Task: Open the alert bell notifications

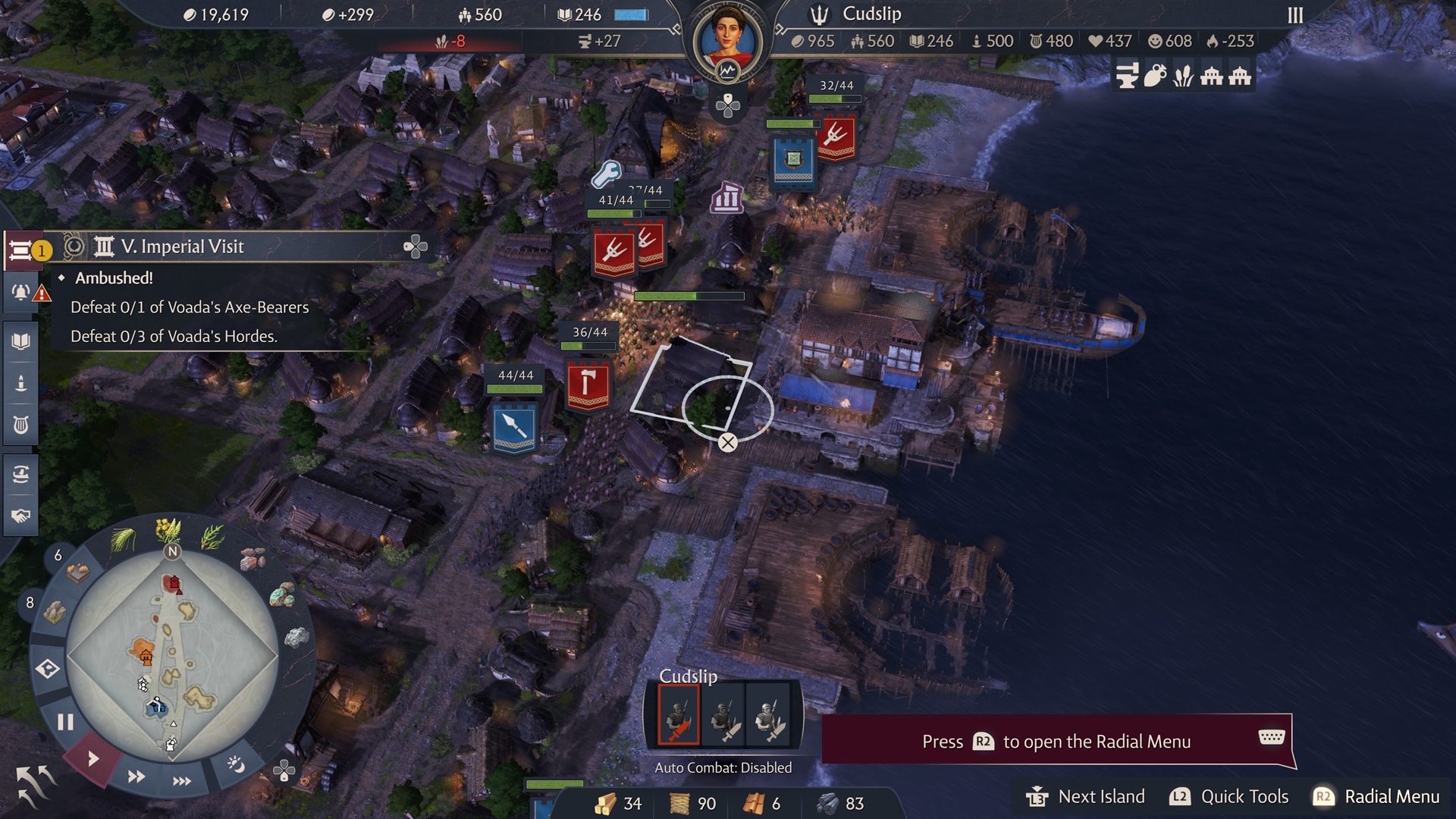Action: [x=21, y=293]
